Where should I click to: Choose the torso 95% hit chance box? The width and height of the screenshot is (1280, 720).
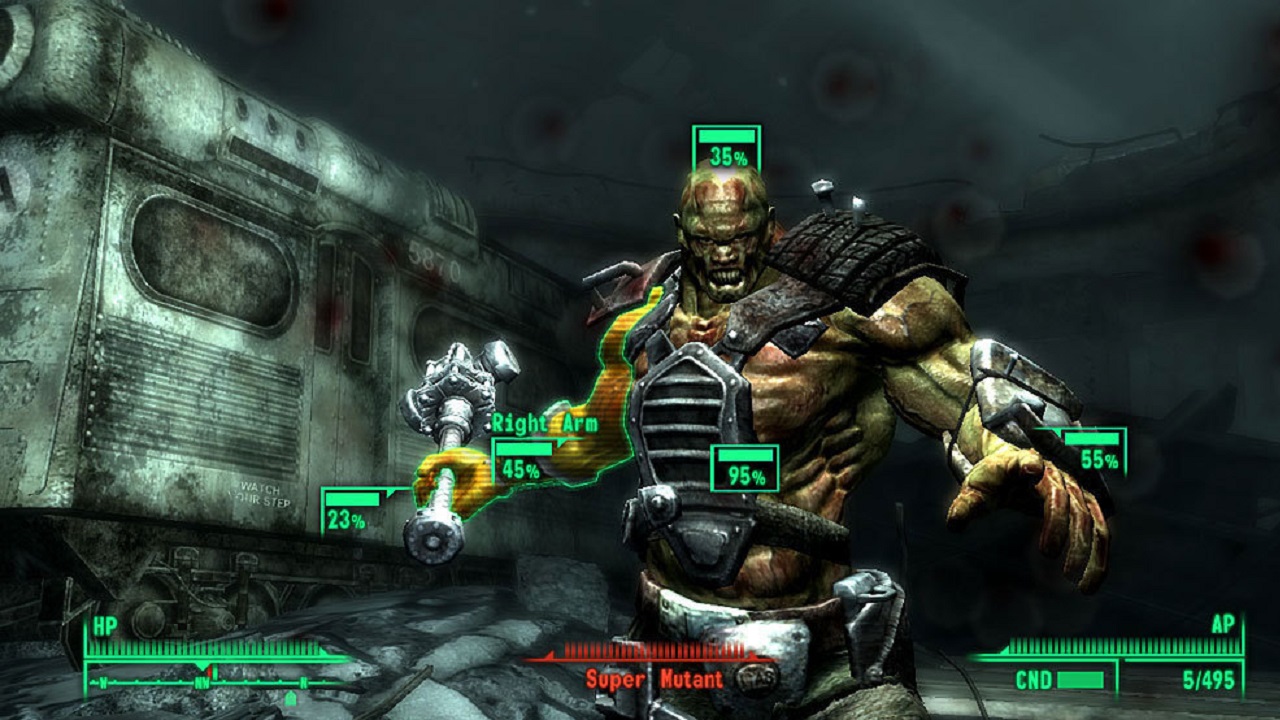click(x=744, y=468)
